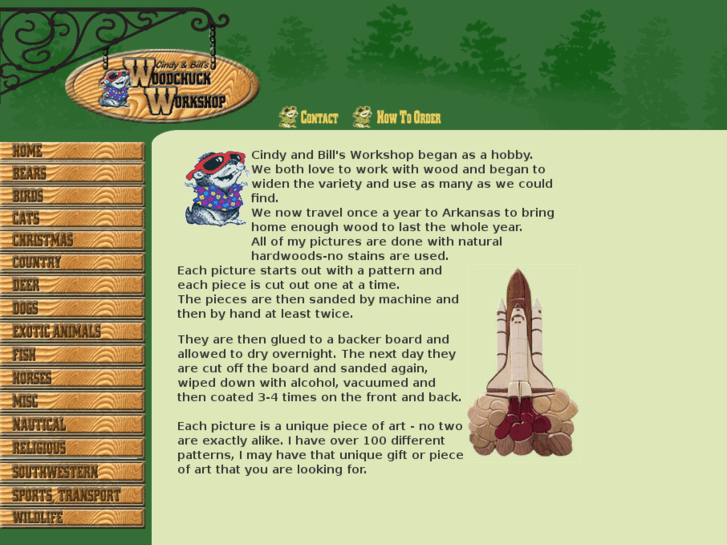The height and width of the screenshot is (545, 727).
Task: Browse the Bears category
Action: [x=72, y=174]
